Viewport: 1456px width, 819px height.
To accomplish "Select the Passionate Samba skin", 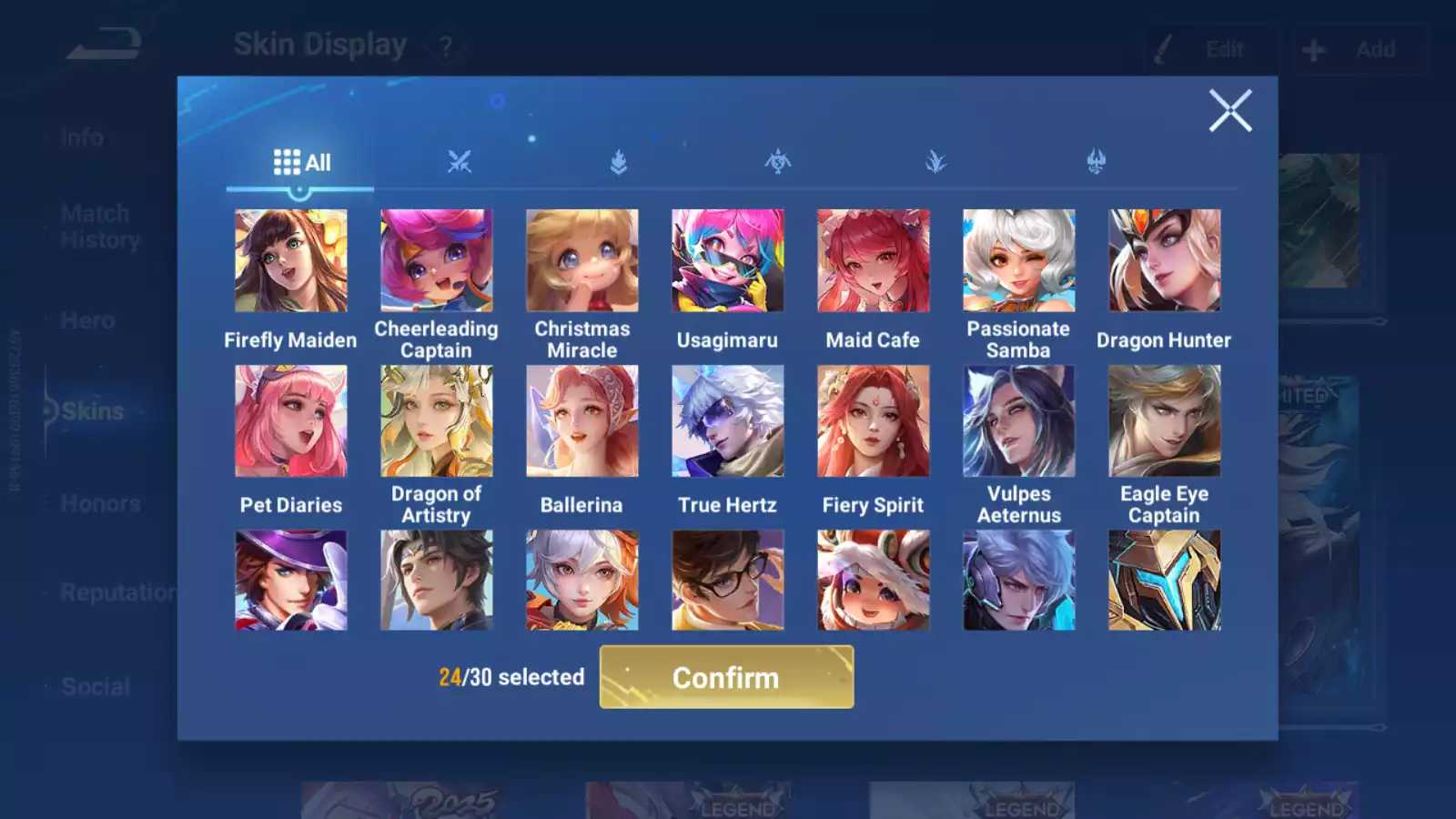I will coord(1019,261).
